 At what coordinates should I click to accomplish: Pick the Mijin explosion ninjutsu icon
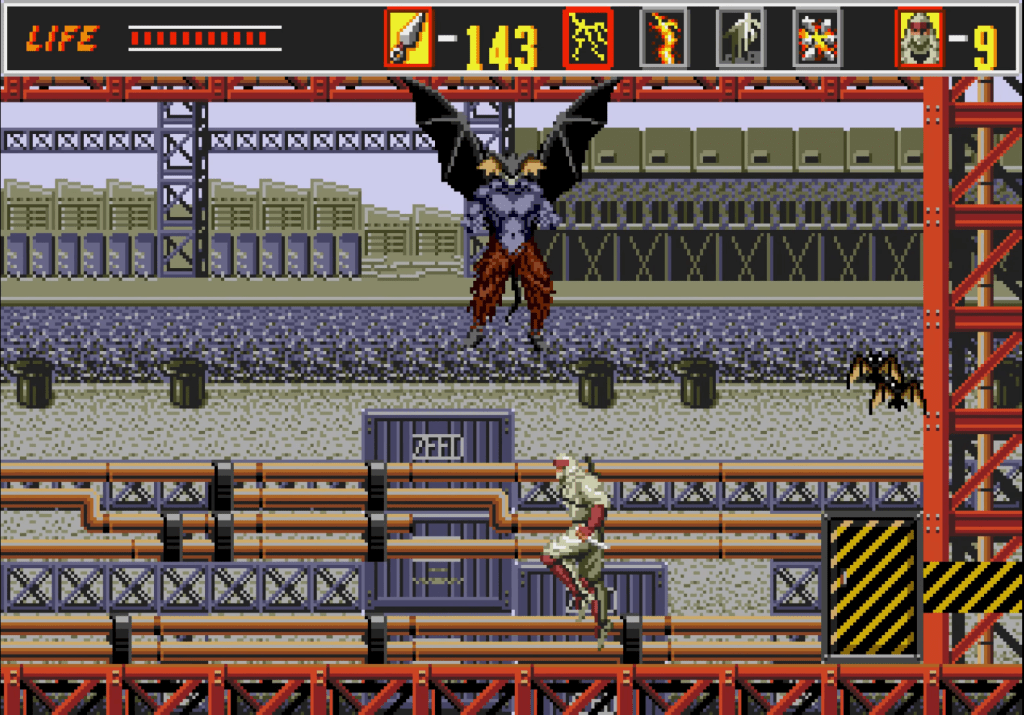pos(817,38)
